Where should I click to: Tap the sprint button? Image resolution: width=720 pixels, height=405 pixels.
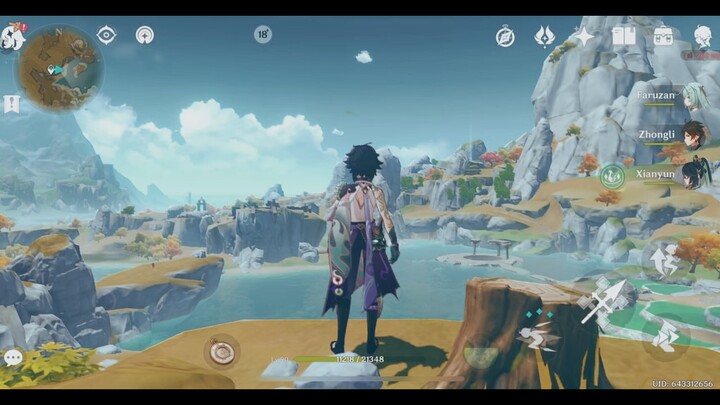664,336
